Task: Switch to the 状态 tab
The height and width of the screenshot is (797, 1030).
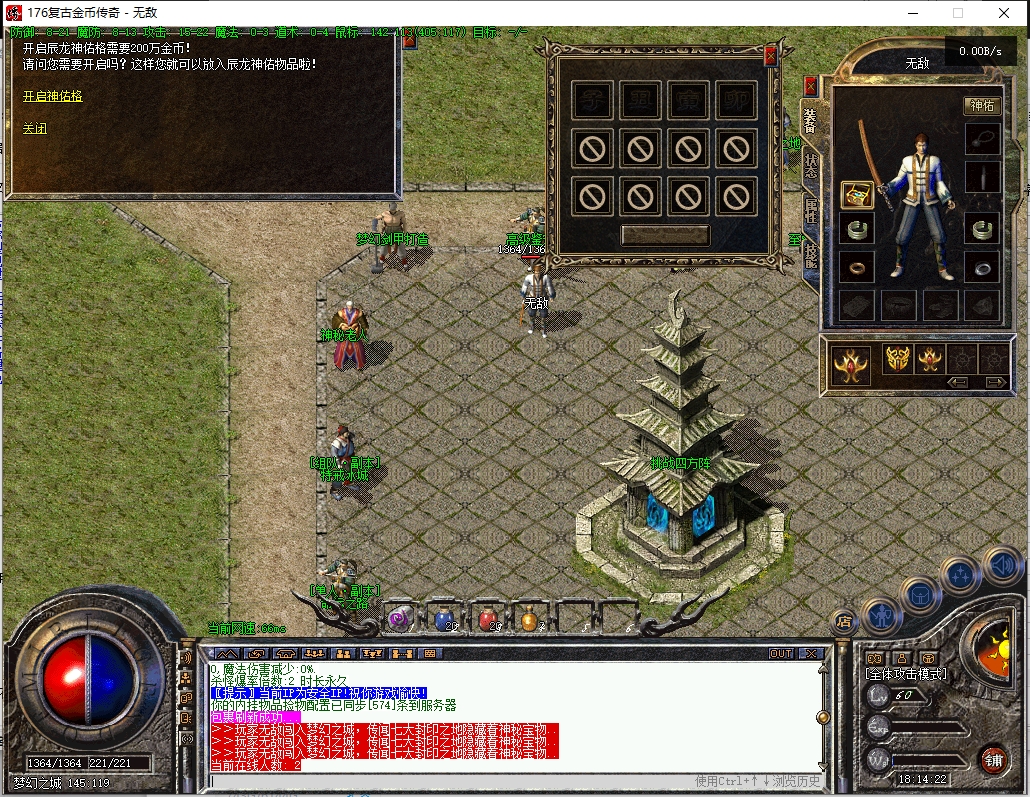Action: pyautogui.click(x=810, y=165)
